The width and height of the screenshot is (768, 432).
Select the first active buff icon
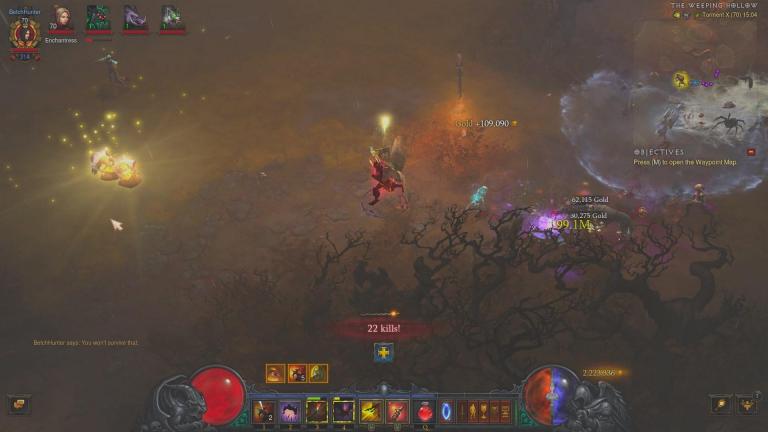click(x=275, y=373)
